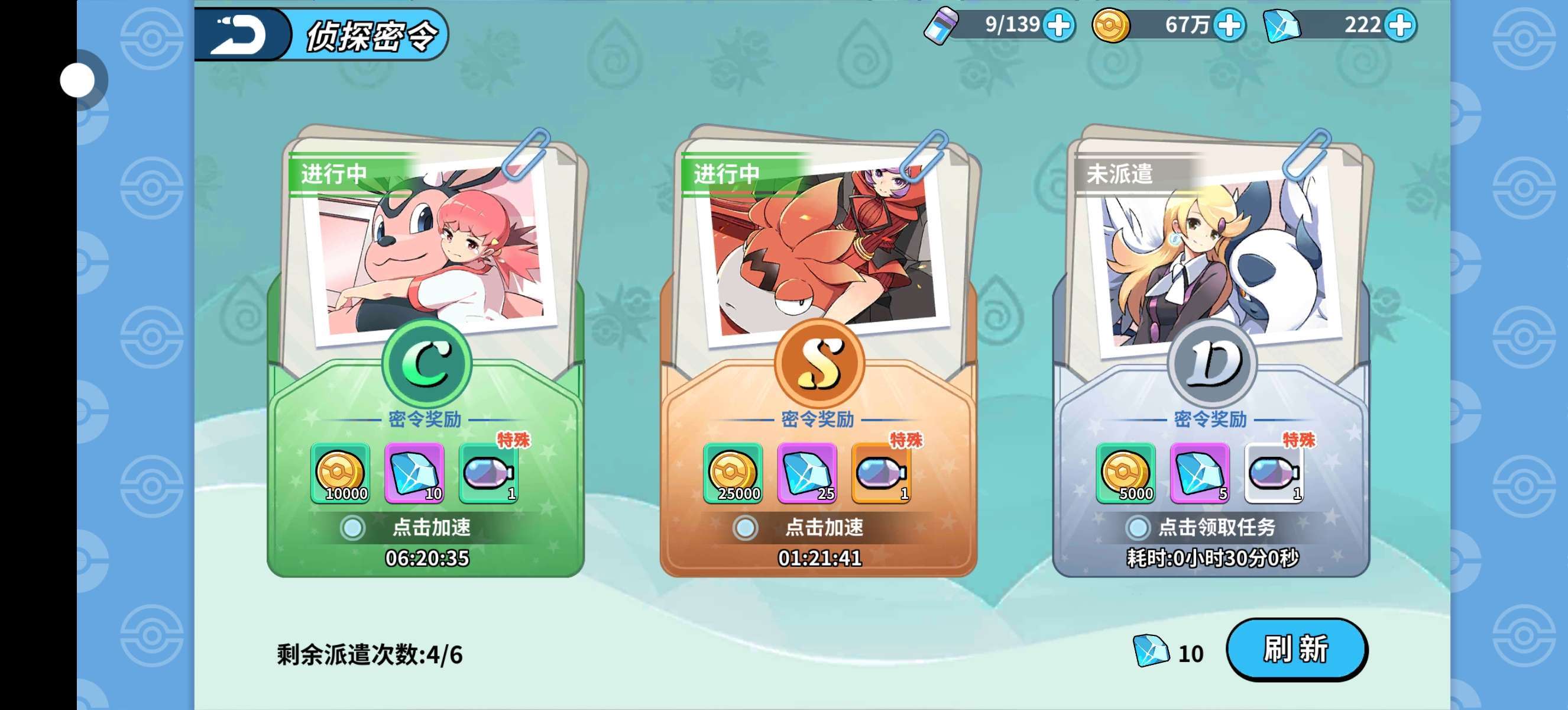Tap the white floating assistant dot
The width and height of the screenshot is (1568, 710).
coord(78,80)
